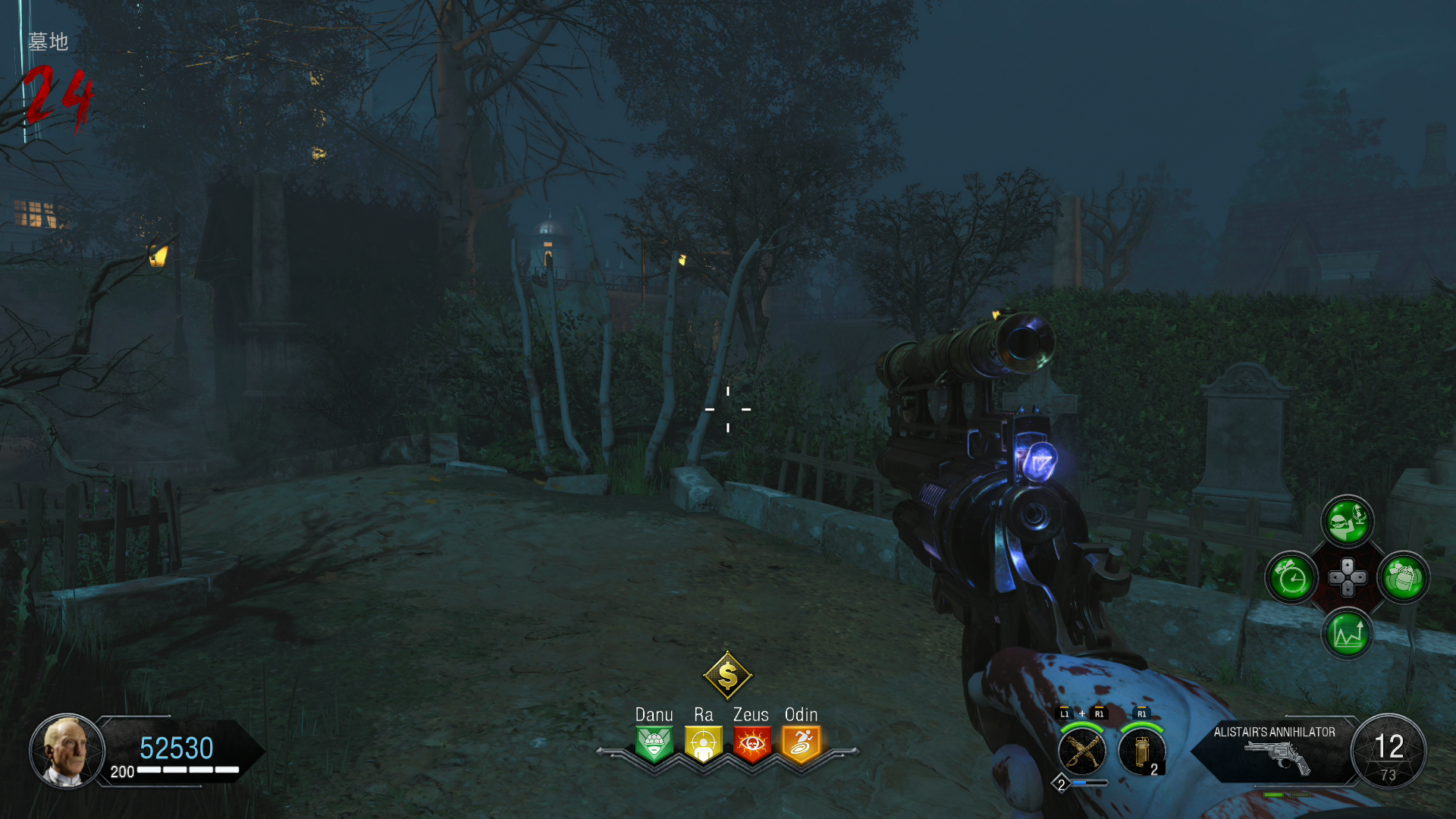Activate the alarm clock elixir
The width and height of the screenshot is (1456, 819).
click(1291, 579)
